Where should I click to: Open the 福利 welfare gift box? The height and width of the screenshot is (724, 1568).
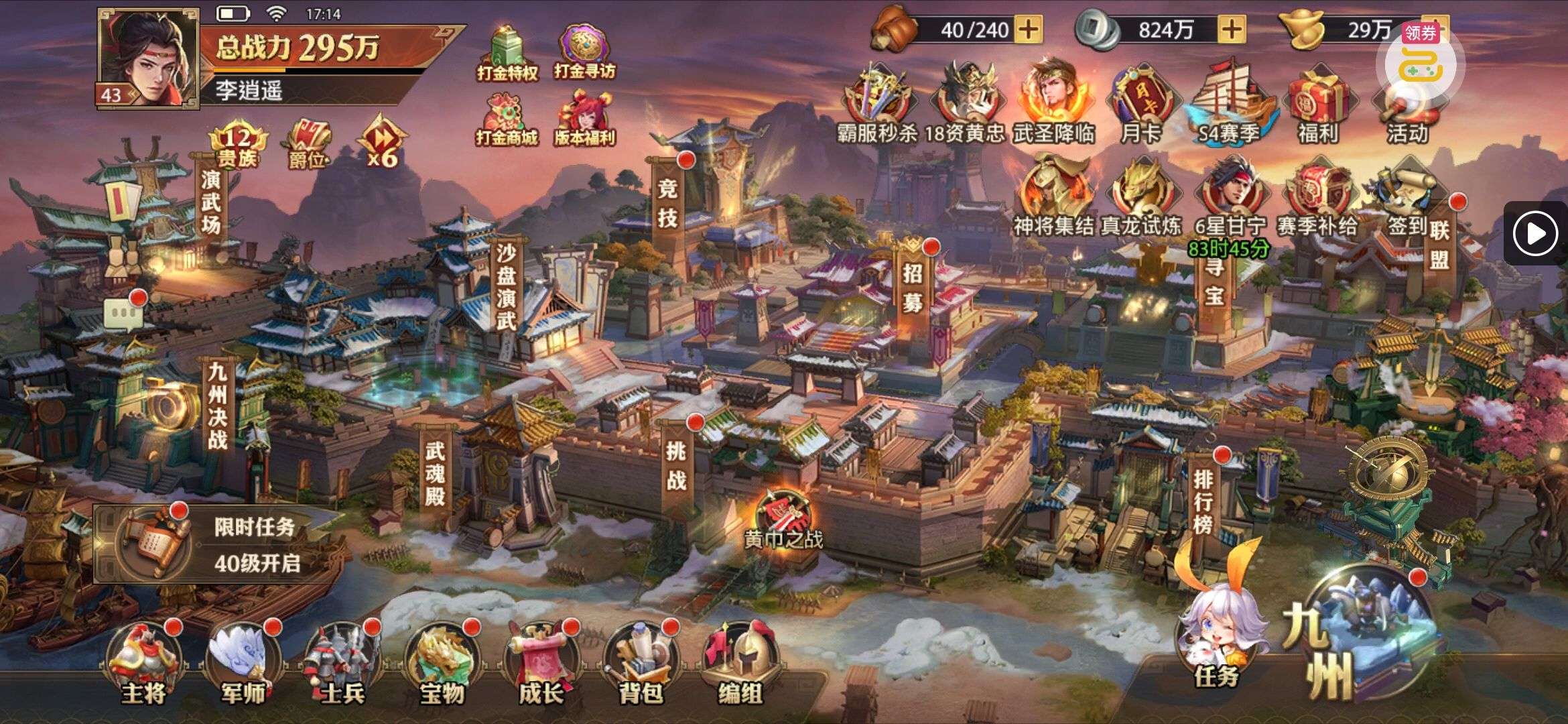1317,107
